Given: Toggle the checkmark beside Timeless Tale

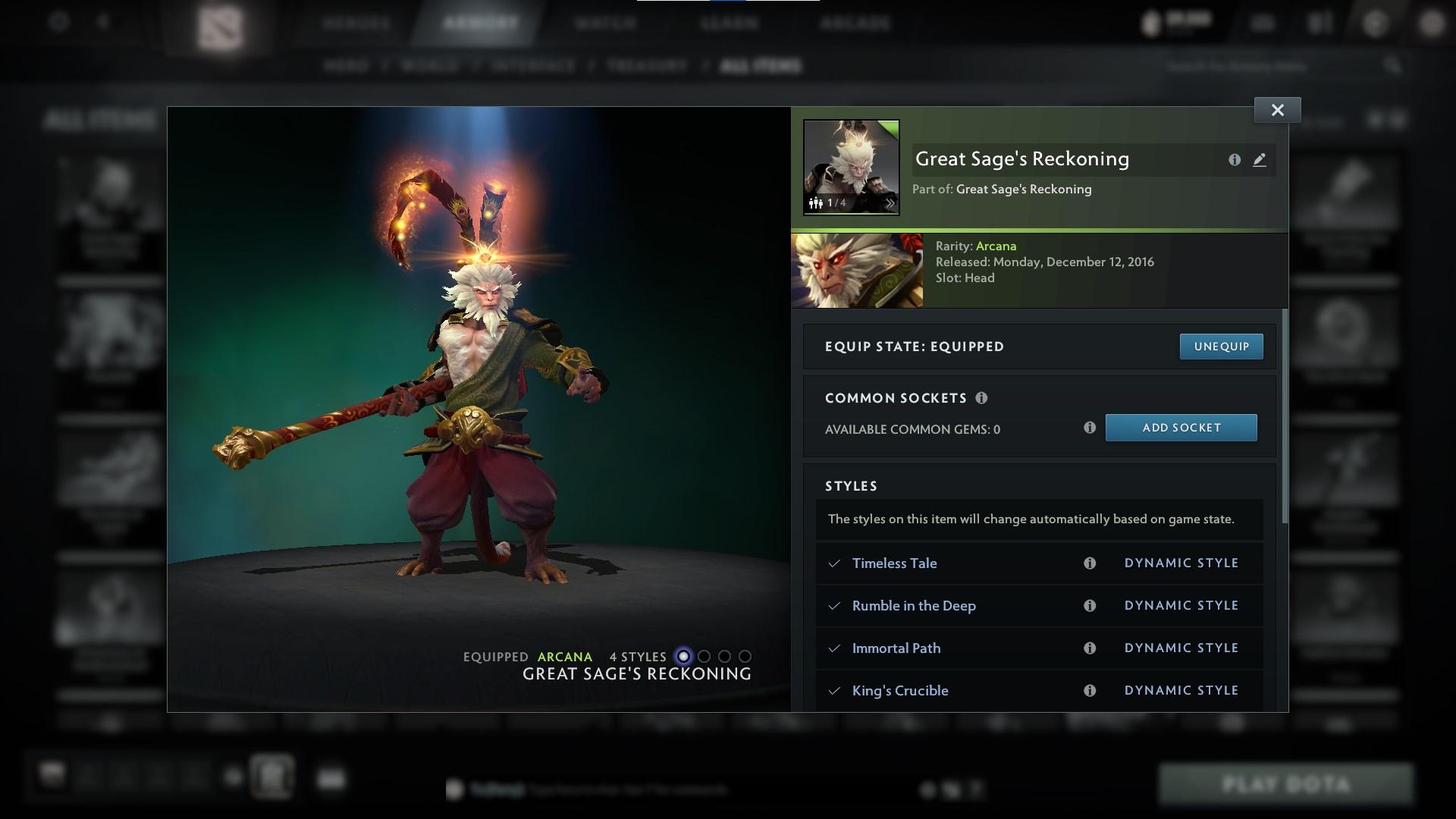Looking at the screenshot, I should (833, 563).
